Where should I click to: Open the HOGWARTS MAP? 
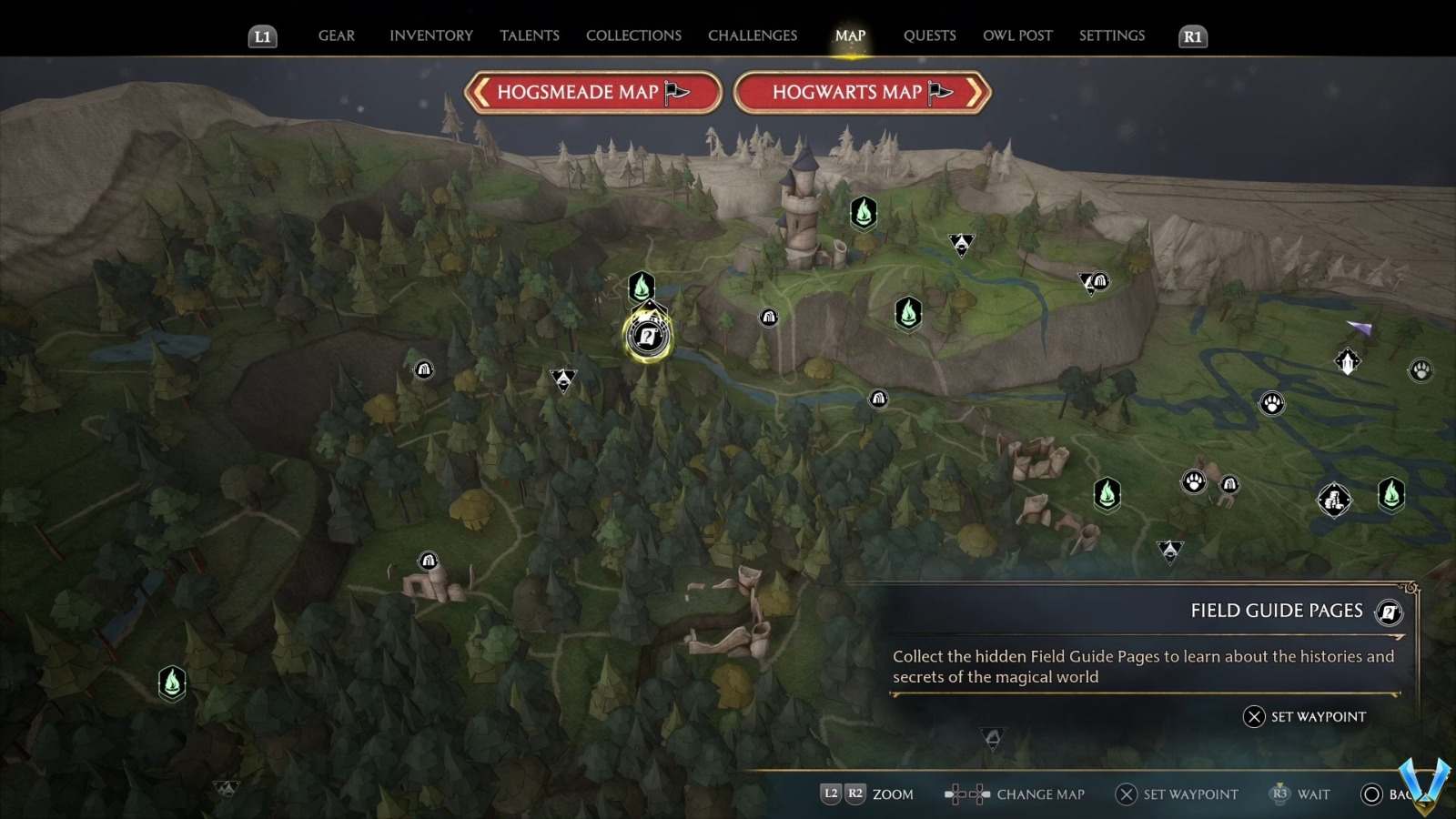tap(860, 92)
